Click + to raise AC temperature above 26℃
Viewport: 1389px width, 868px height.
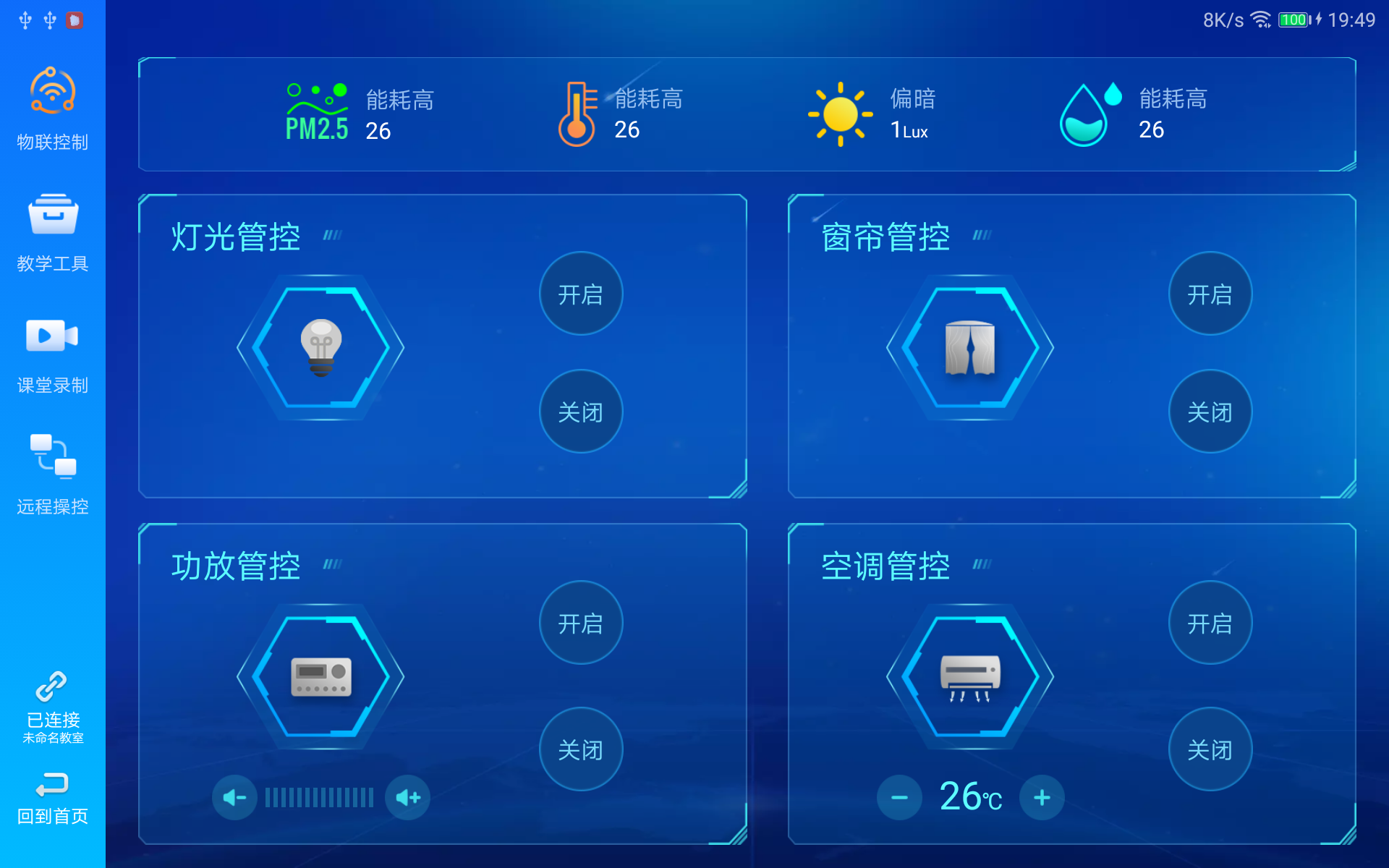tap(1042, 796)
